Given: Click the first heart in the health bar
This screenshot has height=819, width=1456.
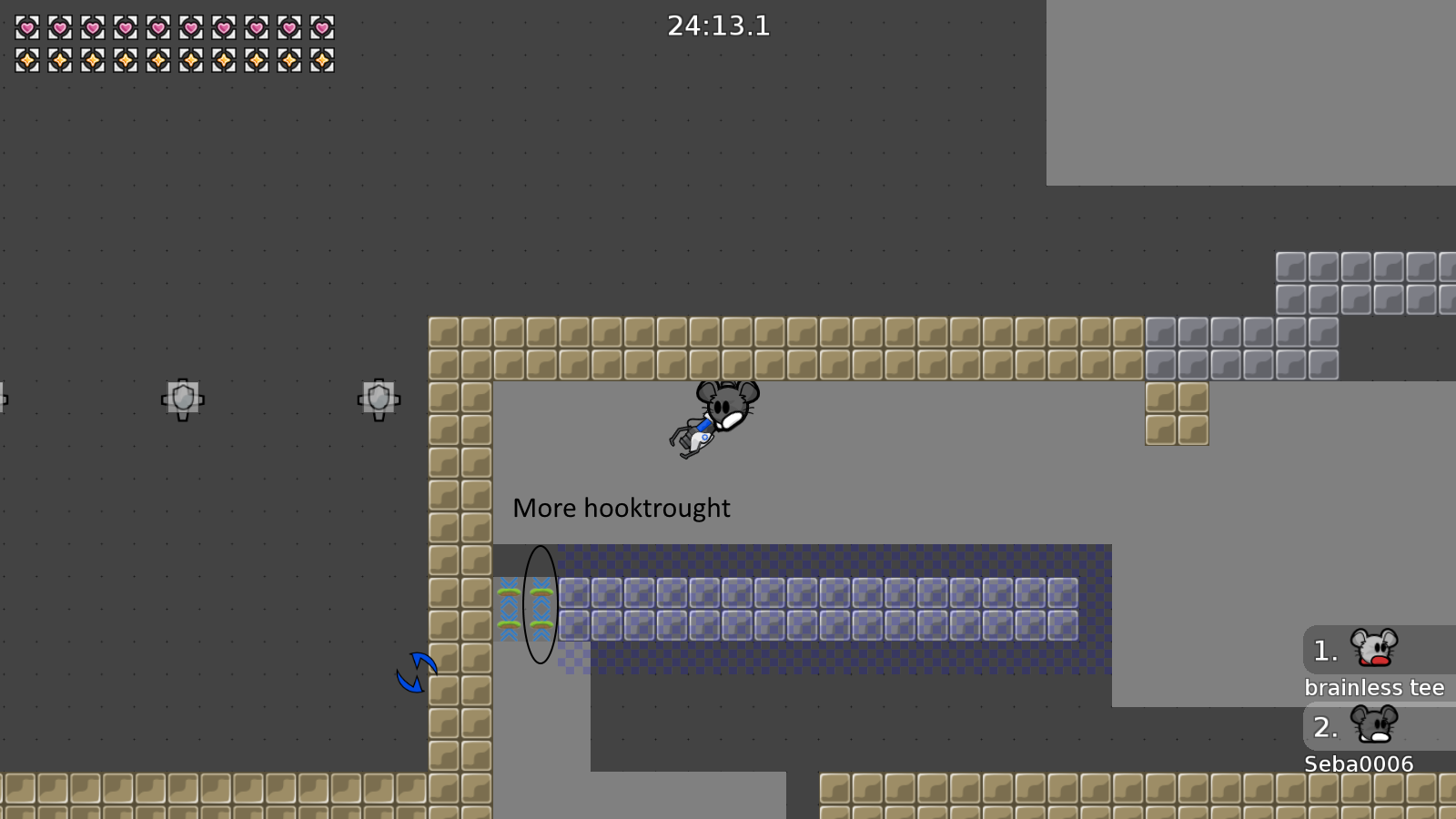Looking at the screenshot, I should tap(25, 28).
